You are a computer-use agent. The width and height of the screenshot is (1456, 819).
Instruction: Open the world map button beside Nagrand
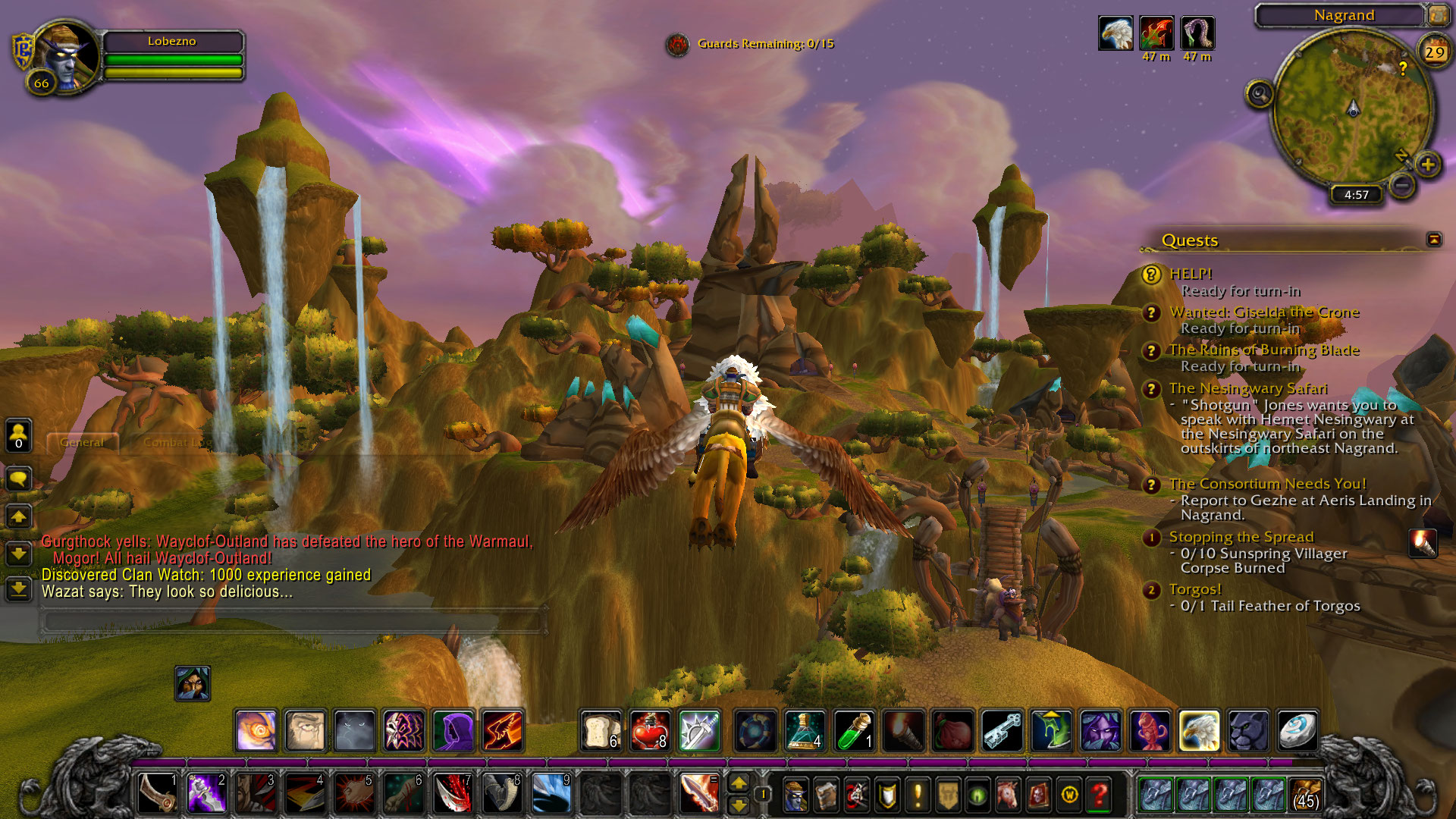[1437, 14]
